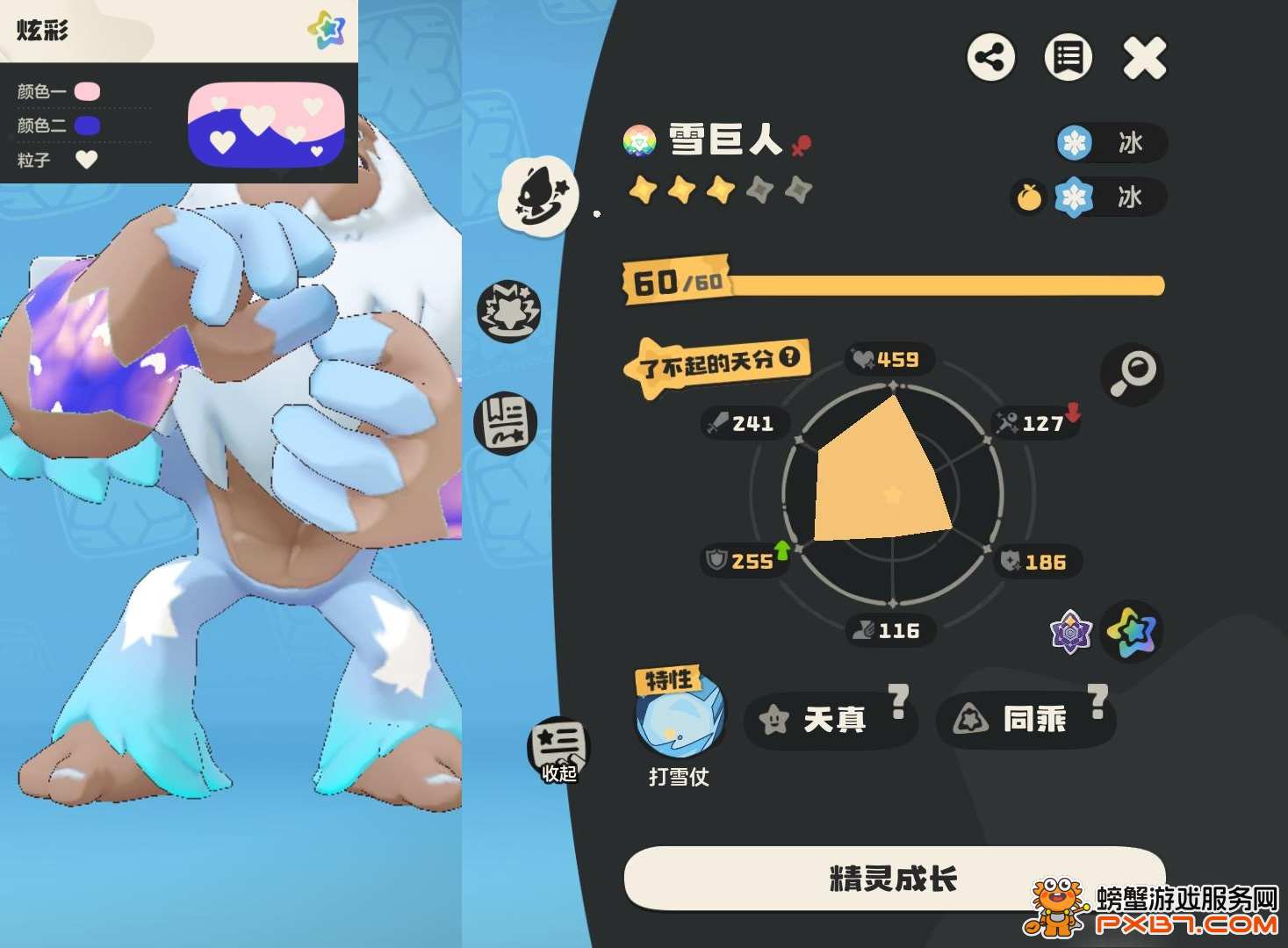The image size is (1288, 948).
Task: Select the blue 颜色二 color swatch
Action: coord(87,126)
